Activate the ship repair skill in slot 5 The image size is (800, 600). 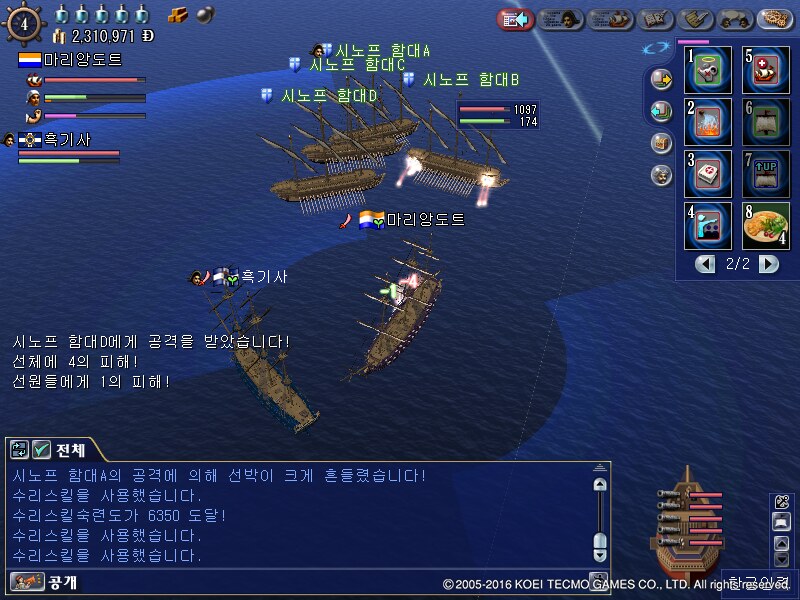[x=765, y=69]
